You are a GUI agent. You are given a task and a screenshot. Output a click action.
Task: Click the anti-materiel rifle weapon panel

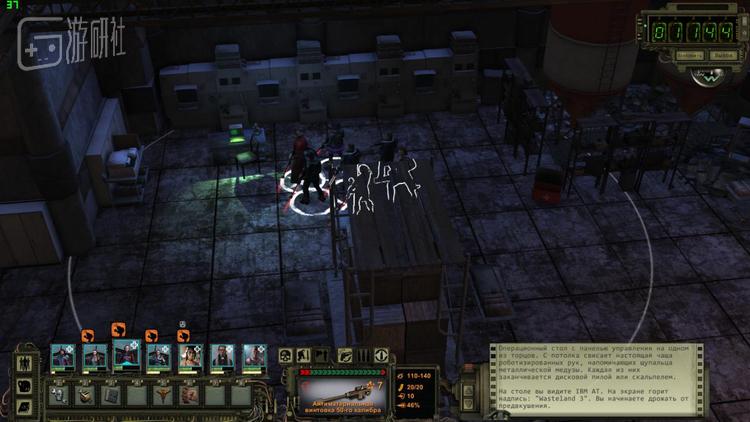click(x=345, y=393)
